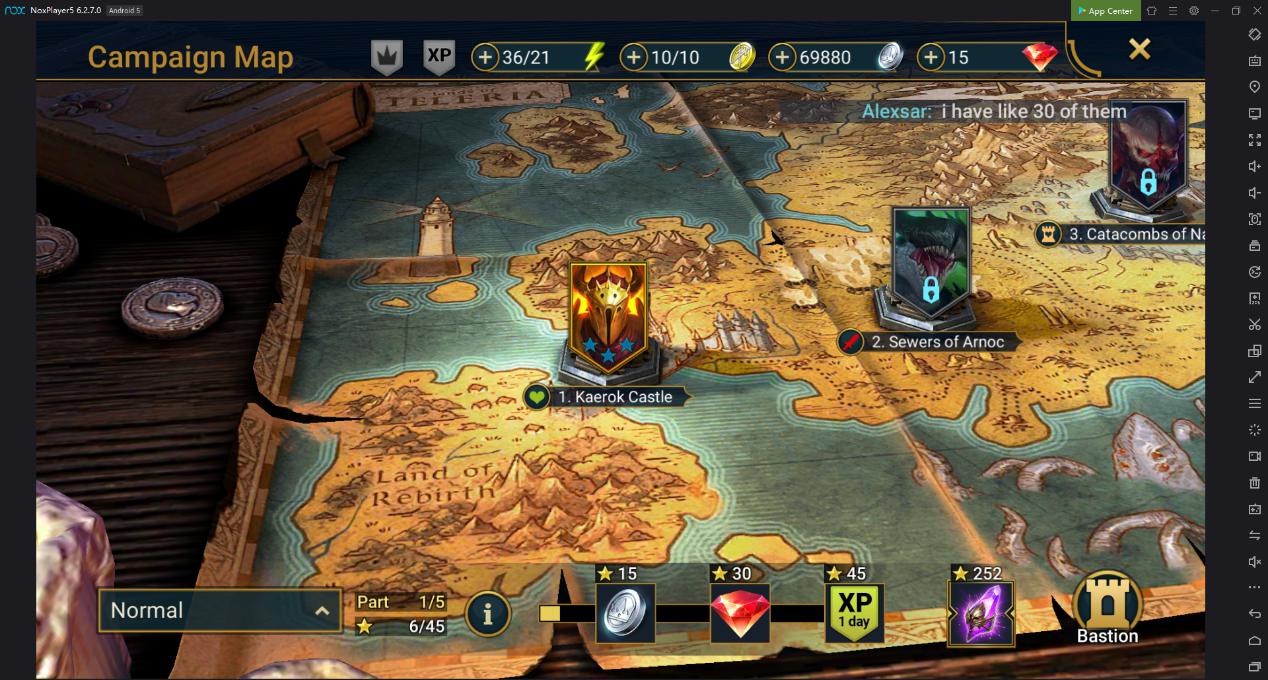Open the XP boost icon
Screen dimensions: 1268x680
(x=439, y=56)
